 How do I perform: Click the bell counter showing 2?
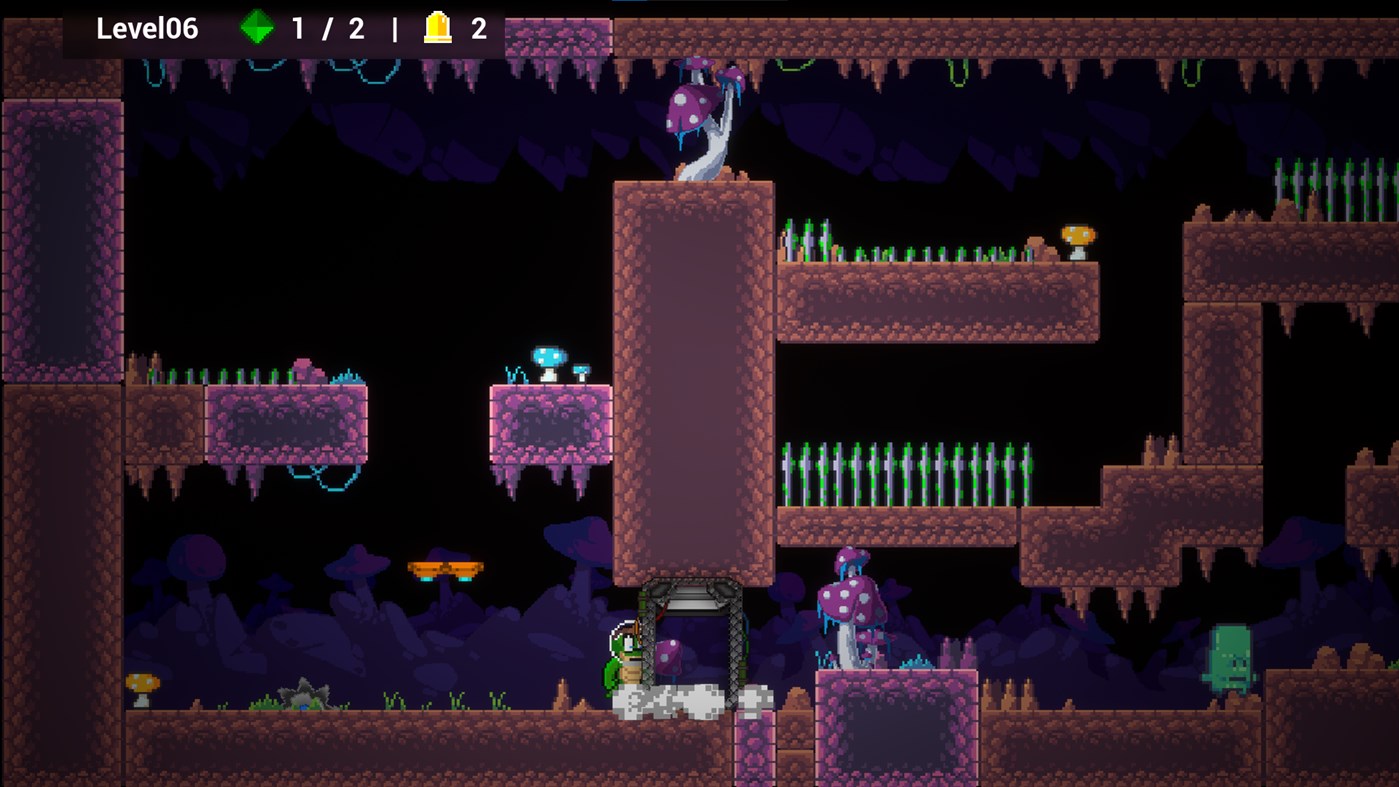478,29
